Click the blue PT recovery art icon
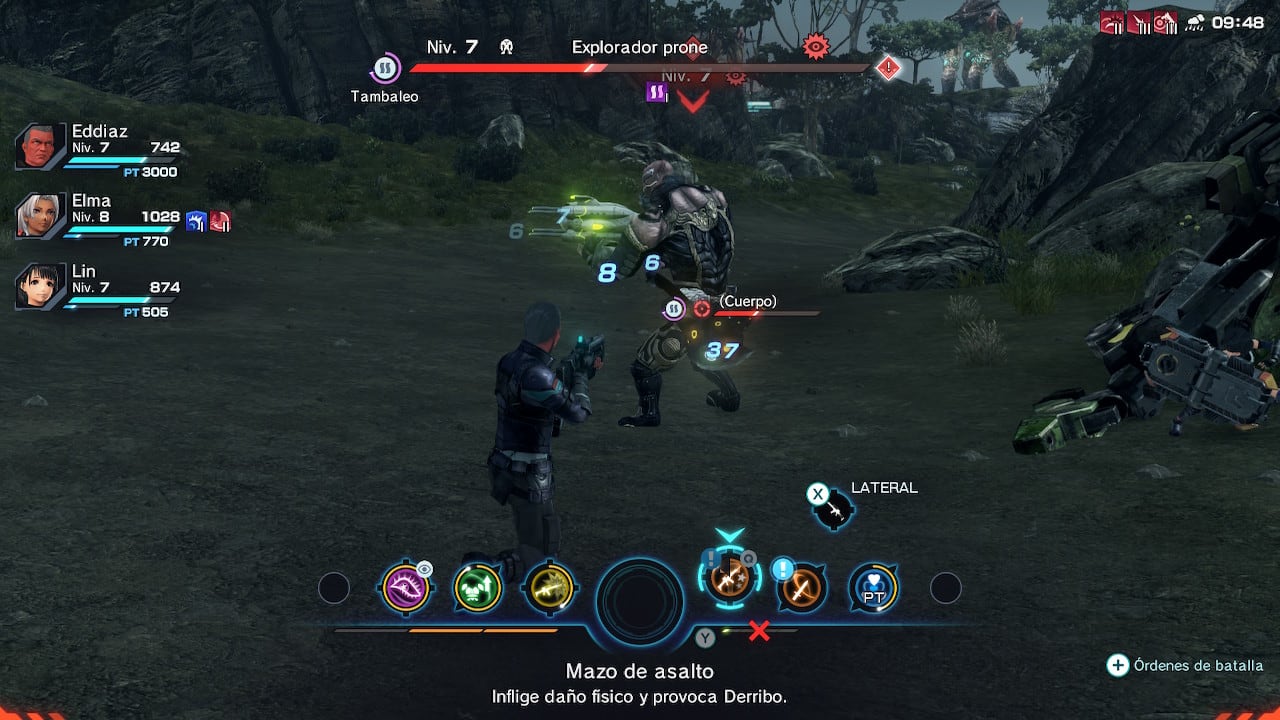The width and height of the screenshot is (1280, 720). 873,589
